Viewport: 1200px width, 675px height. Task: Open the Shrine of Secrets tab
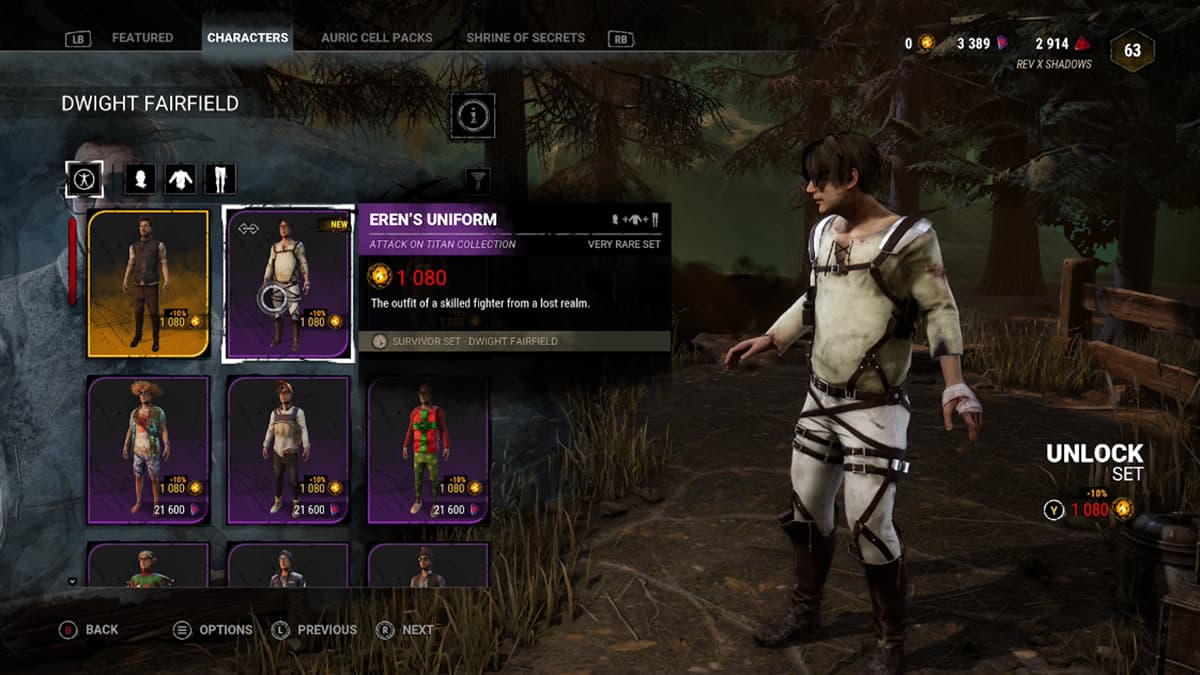point(525,38)
